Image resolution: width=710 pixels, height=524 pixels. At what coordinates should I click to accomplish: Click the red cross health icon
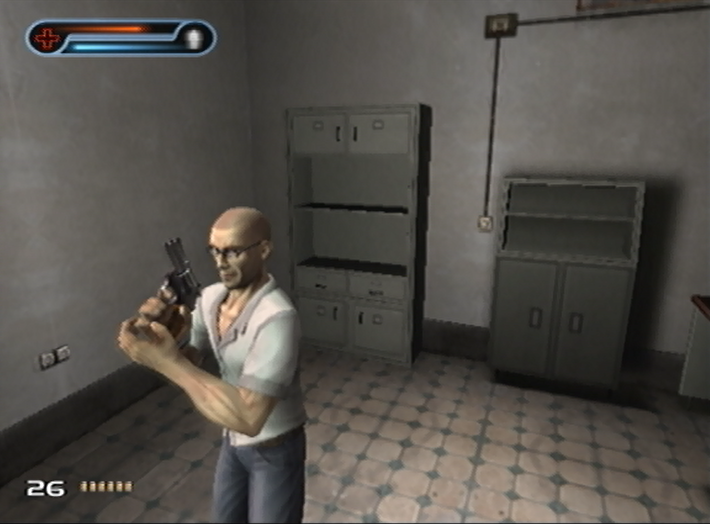(x=47, y=38)
